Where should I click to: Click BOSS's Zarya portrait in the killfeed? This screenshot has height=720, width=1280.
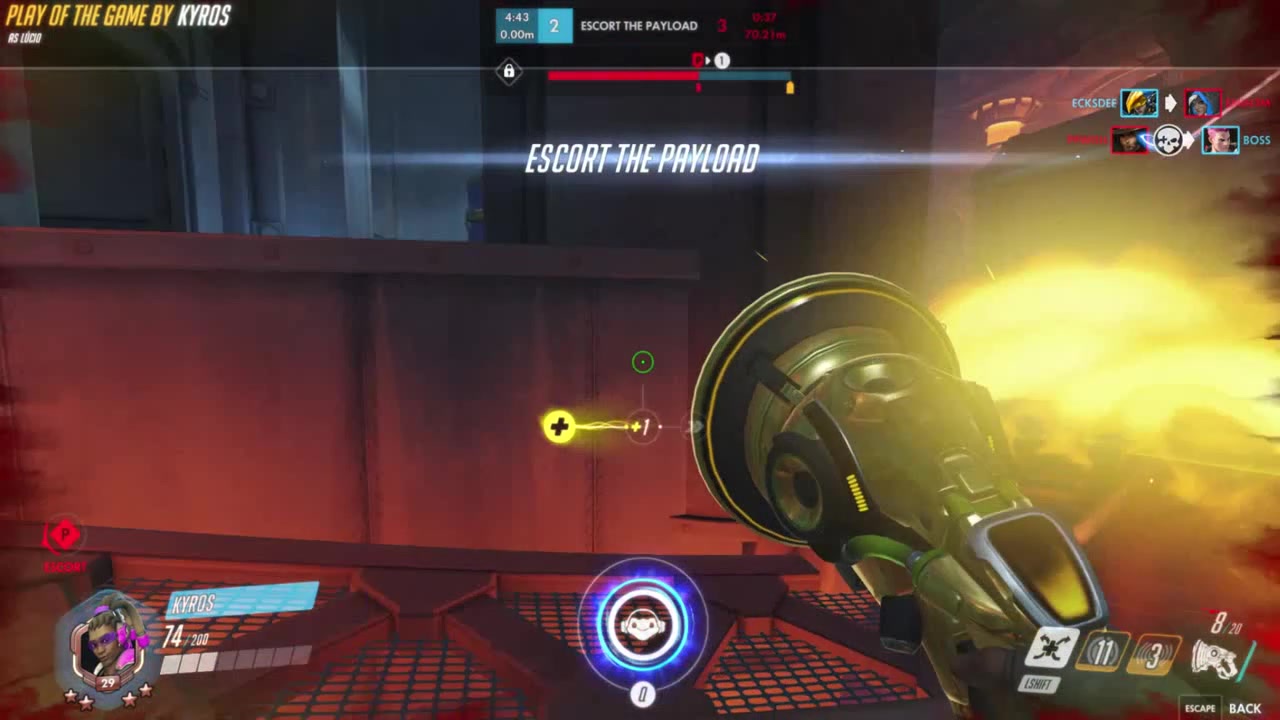click(x=1221, y=140)
